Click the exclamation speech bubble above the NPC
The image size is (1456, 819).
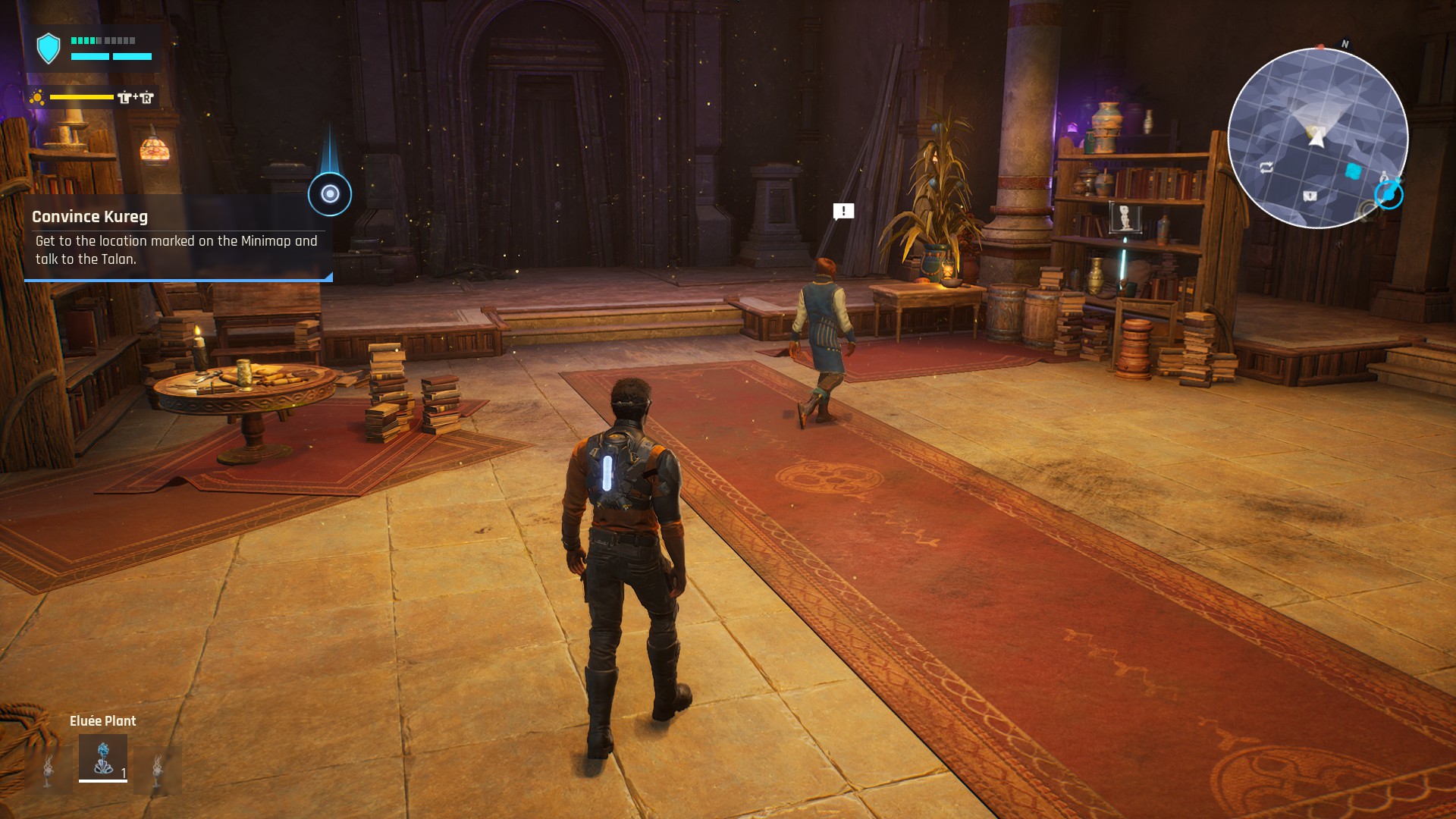tap(843, 211)
